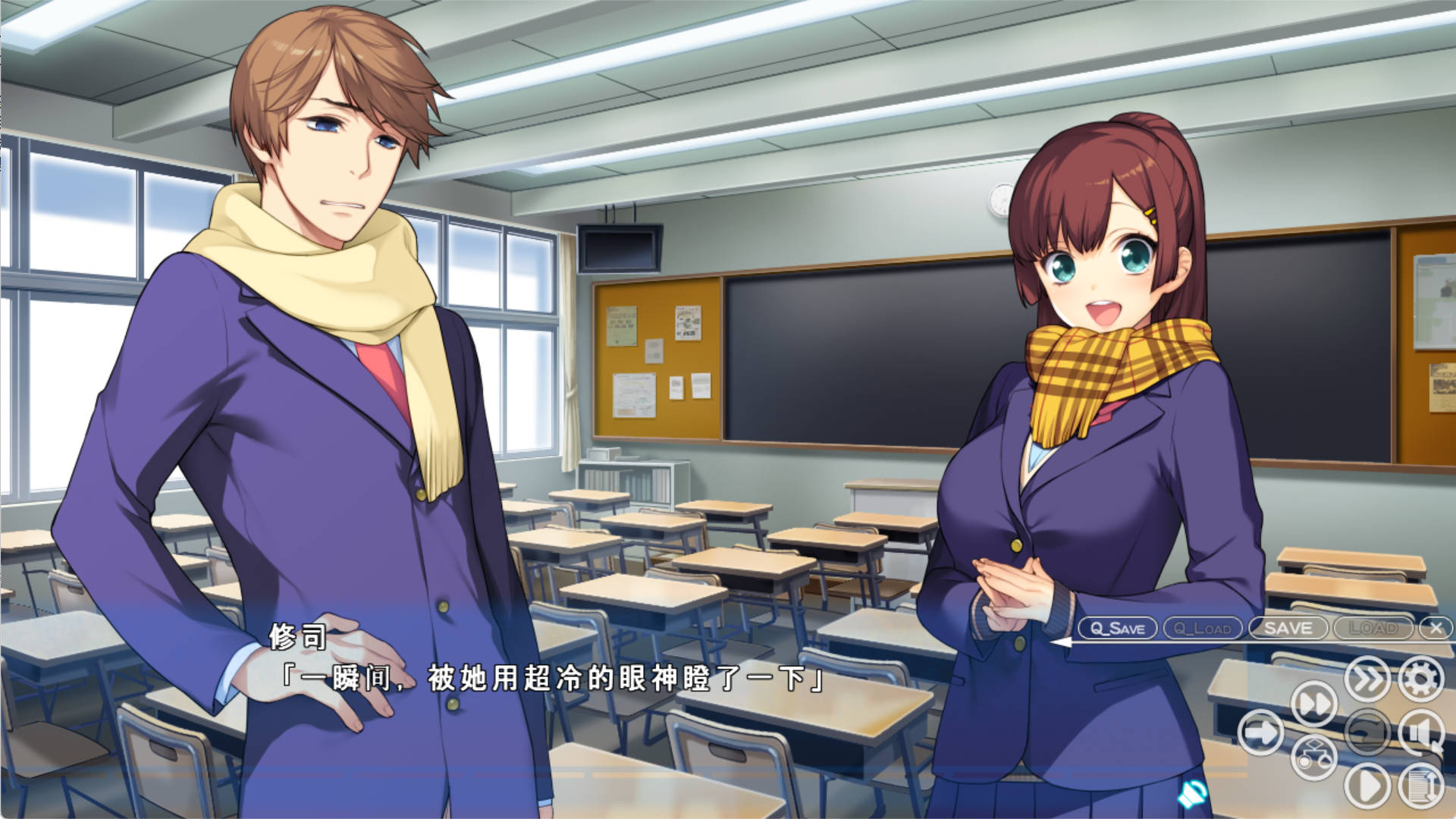Image resolution: width=1456 pixels, height=819 pixels.
Task: Open the LOAD menu
Action: point(1373,629)
